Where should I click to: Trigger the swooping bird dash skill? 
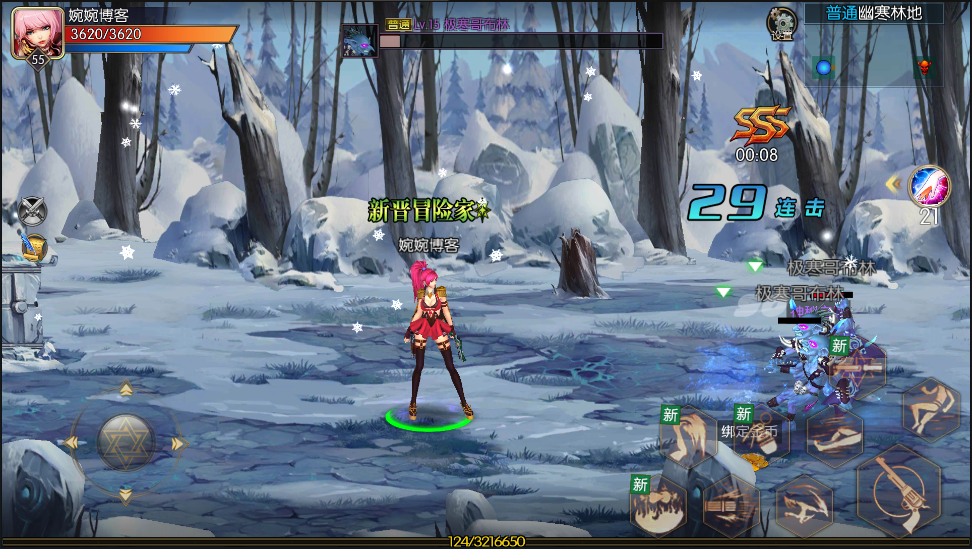click(804, 504)
